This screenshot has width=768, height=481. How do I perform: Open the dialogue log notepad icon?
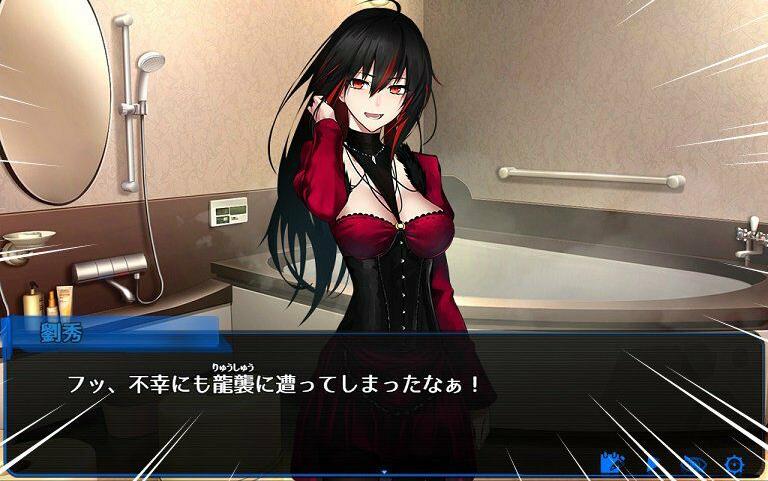[611, 463]
